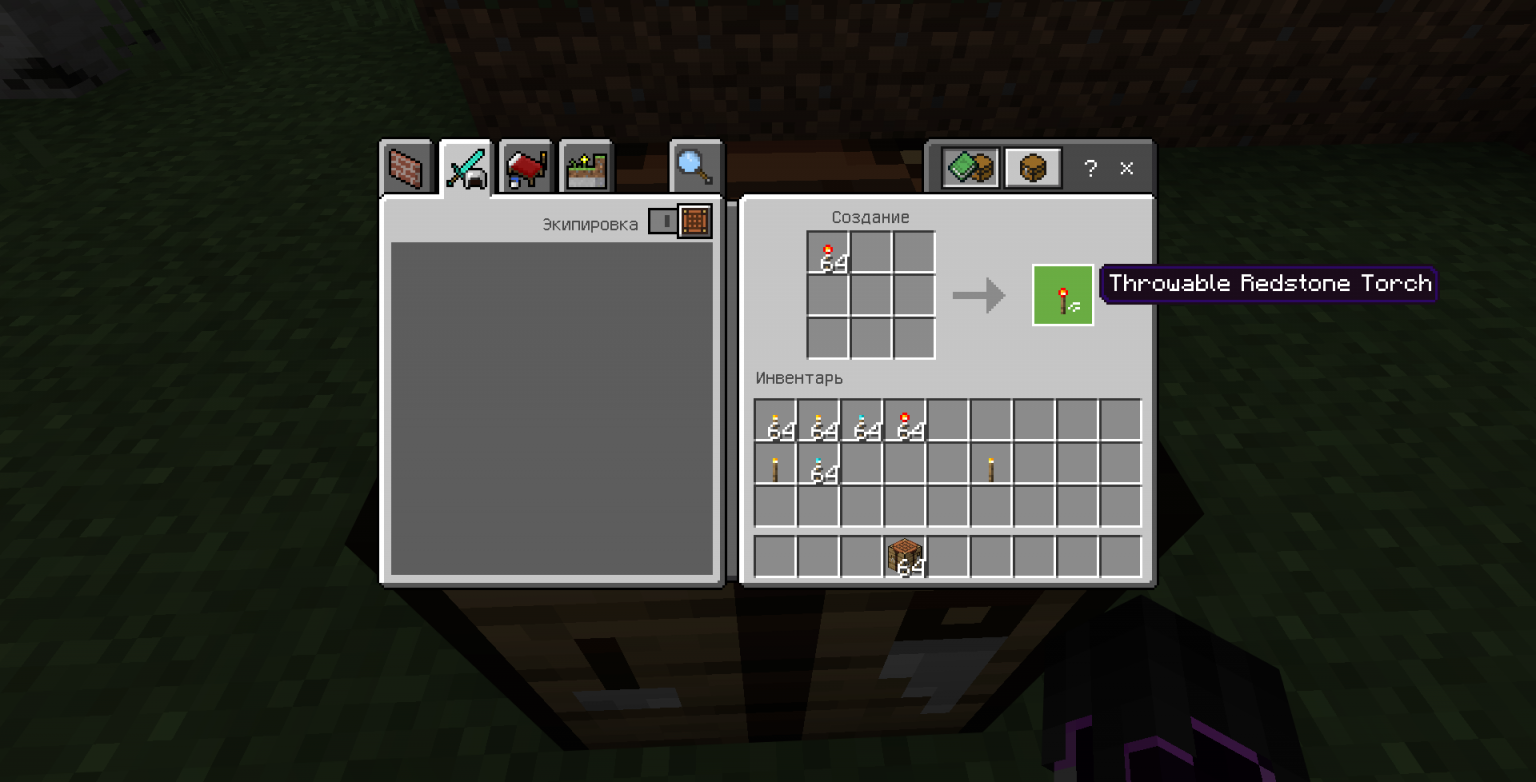Take the Throwable Redstone Torch output

[1062, 295]
